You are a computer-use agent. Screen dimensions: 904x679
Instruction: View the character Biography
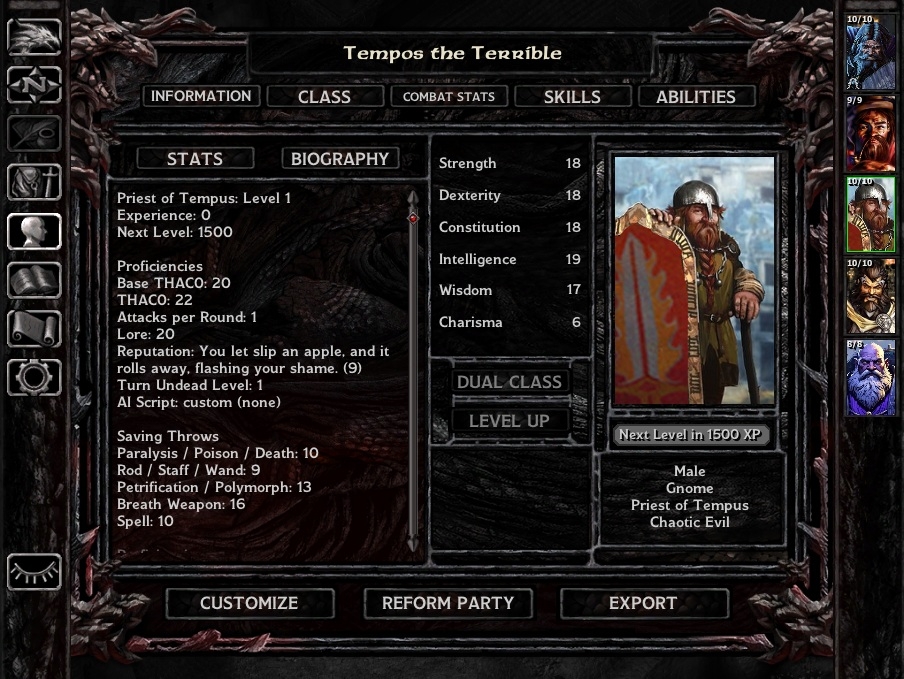point(340,159)
